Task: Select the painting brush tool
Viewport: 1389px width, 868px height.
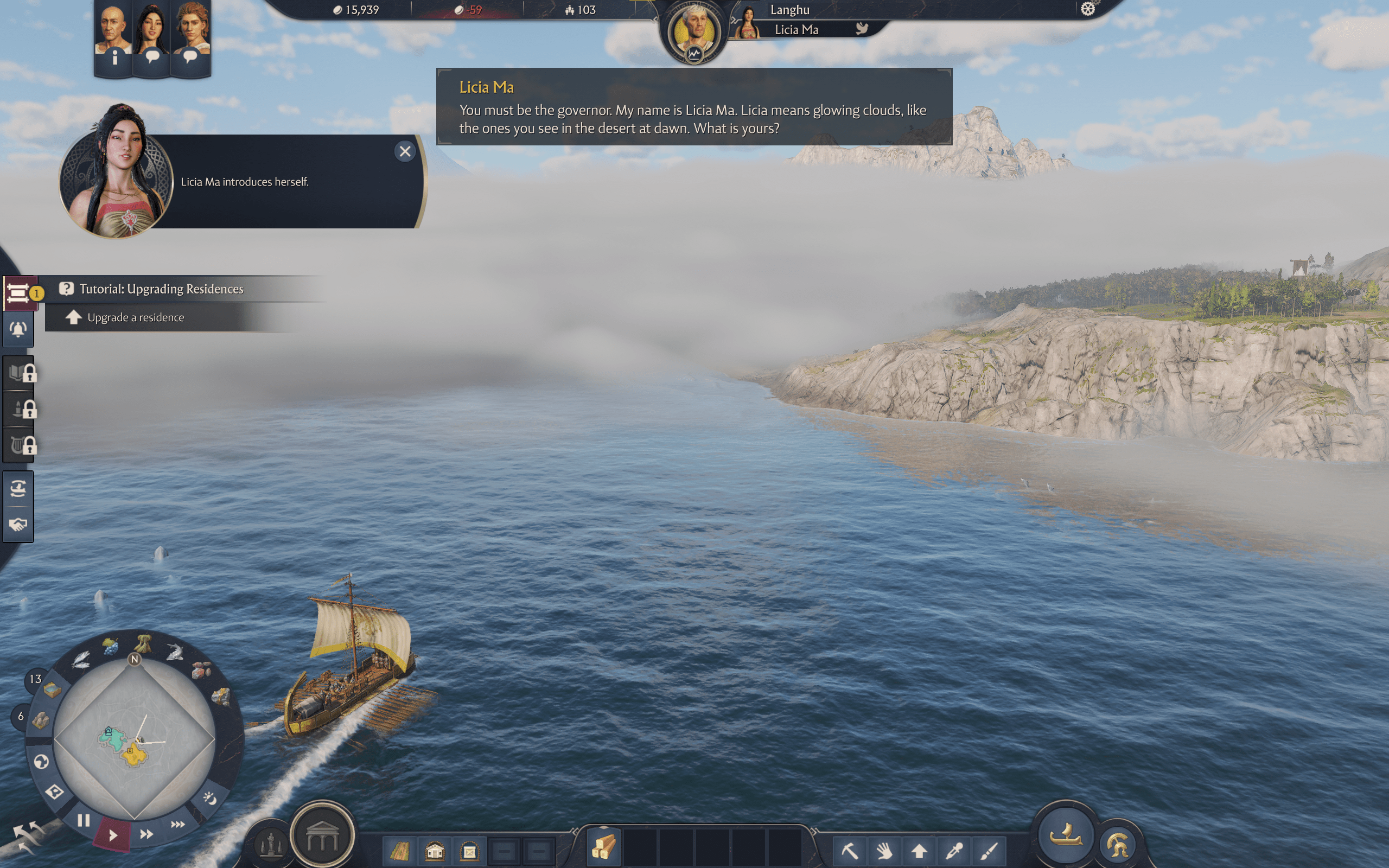Action: pos(988,852)
